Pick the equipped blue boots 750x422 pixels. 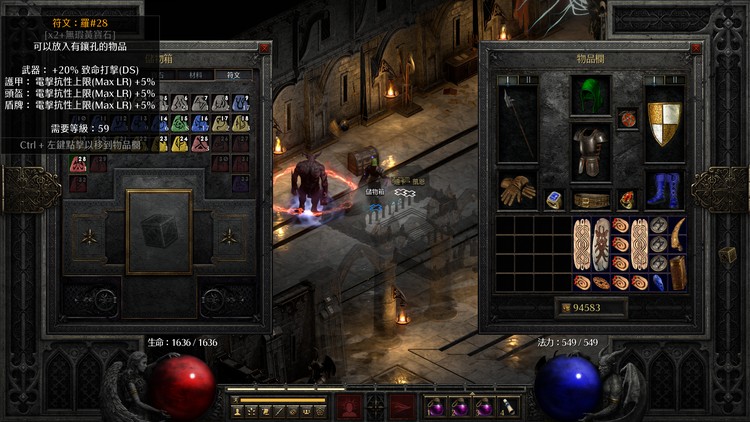664,190
